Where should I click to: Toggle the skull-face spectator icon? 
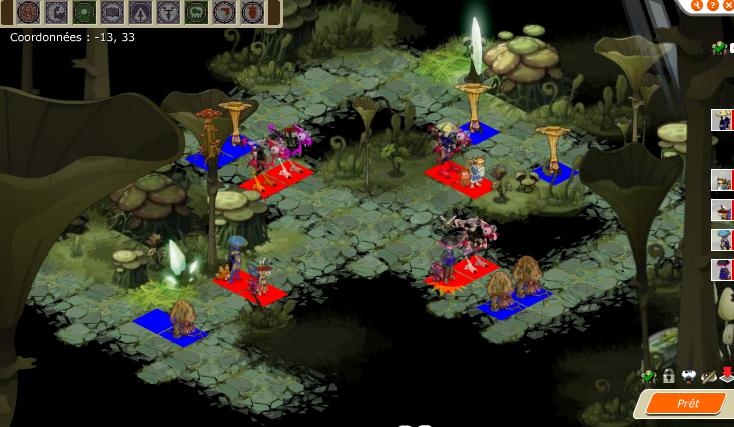point(689,377)
